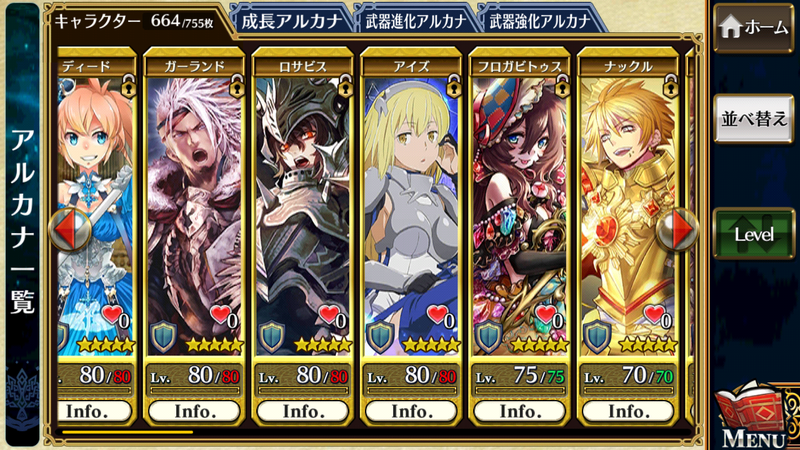This screenshot has height=450, width=800.
Task: Go to the ホーム screen
Action: coord(753,28)
